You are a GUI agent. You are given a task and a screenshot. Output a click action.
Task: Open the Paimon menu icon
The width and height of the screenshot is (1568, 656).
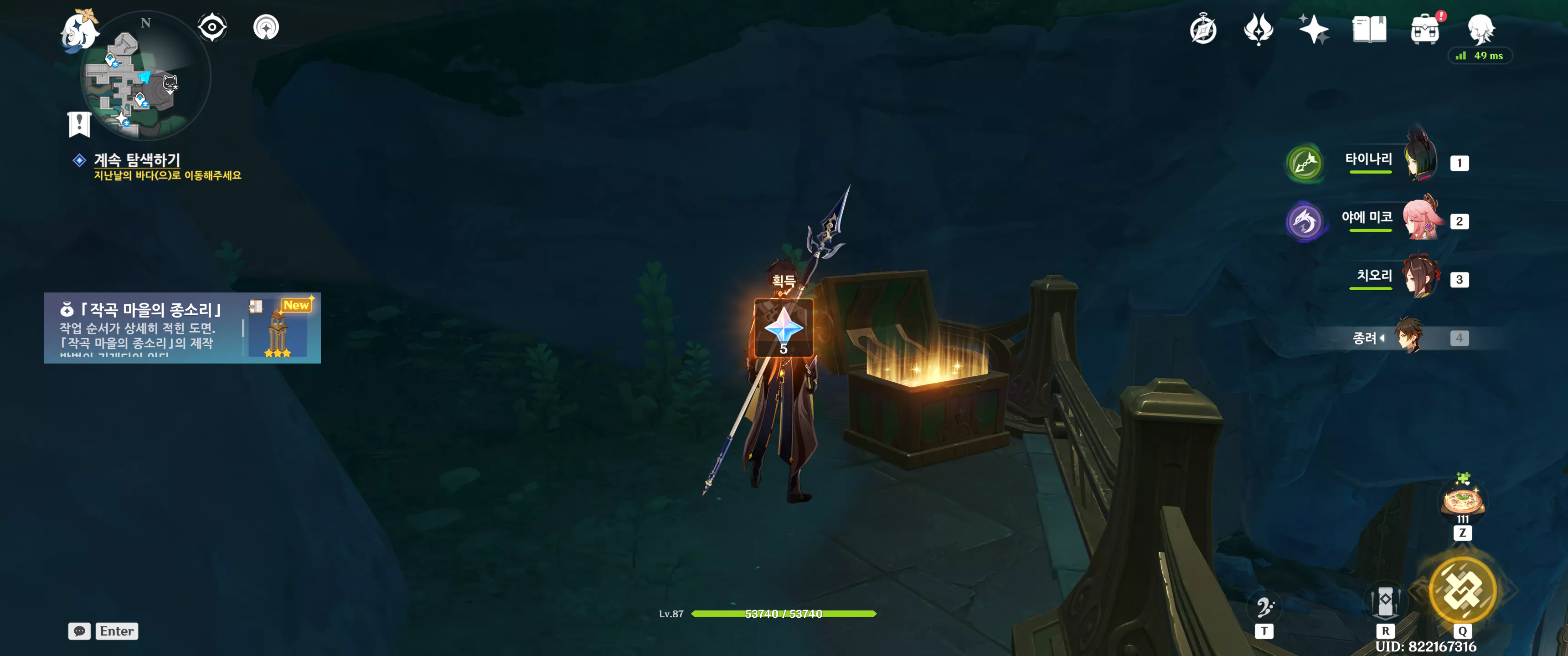[80, 31]
